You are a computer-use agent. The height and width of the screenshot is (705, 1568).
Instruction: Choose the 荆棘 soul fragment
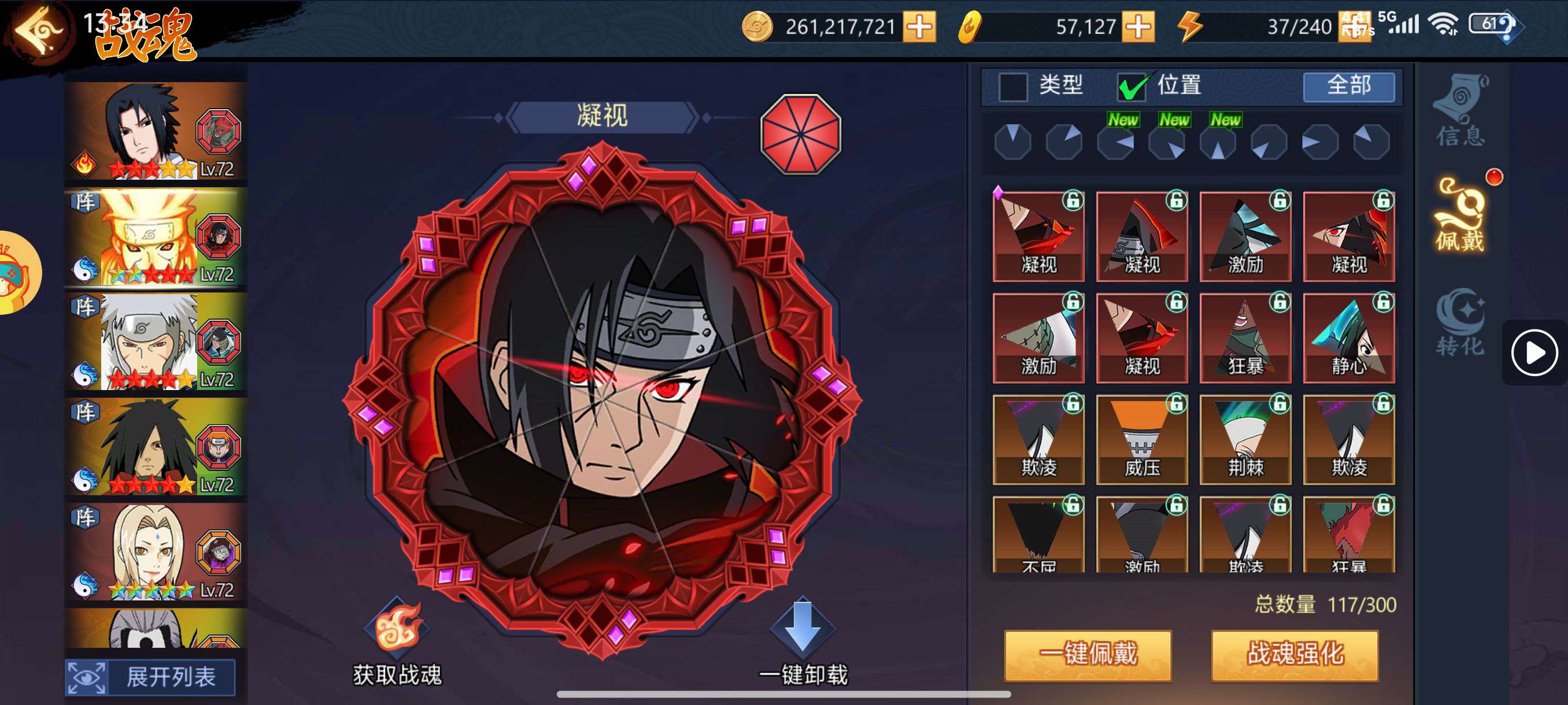pyautogui.click(x=1245, y=440)
